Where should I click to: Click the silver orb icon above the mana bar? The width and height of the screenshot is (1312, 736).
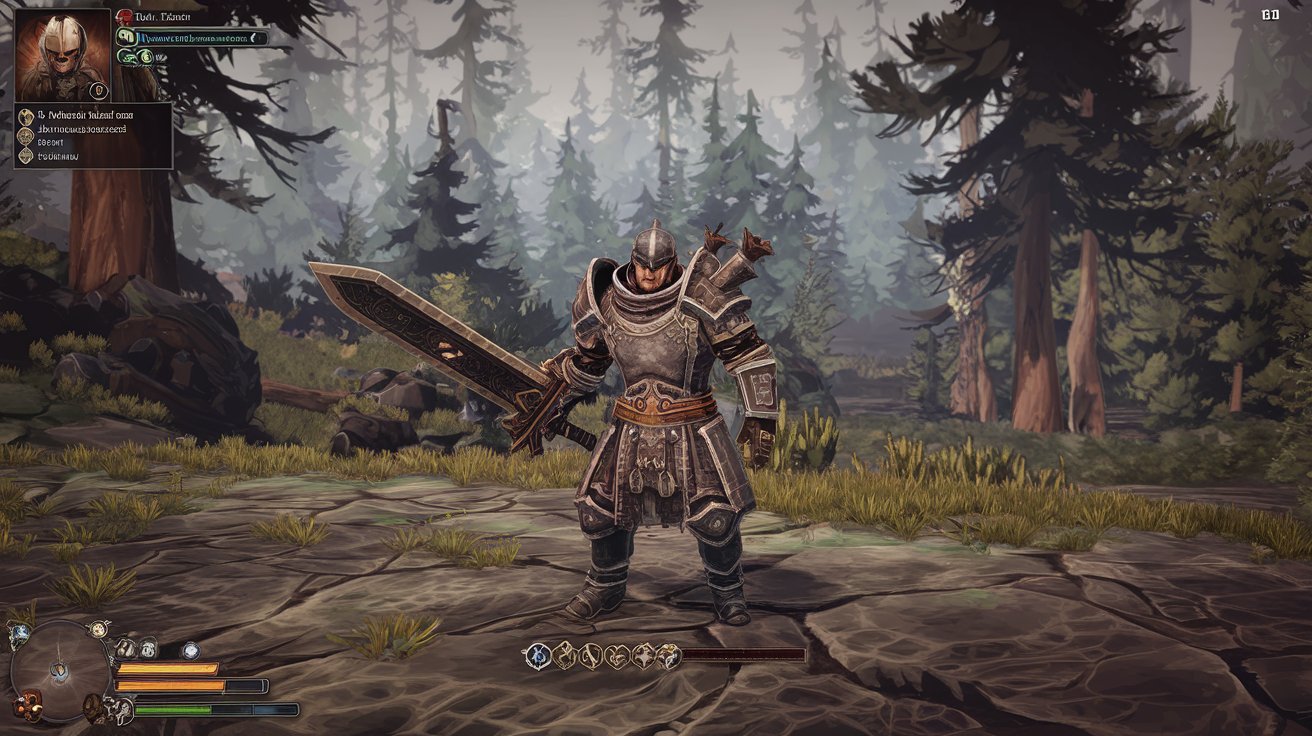(x=191, y=650)
